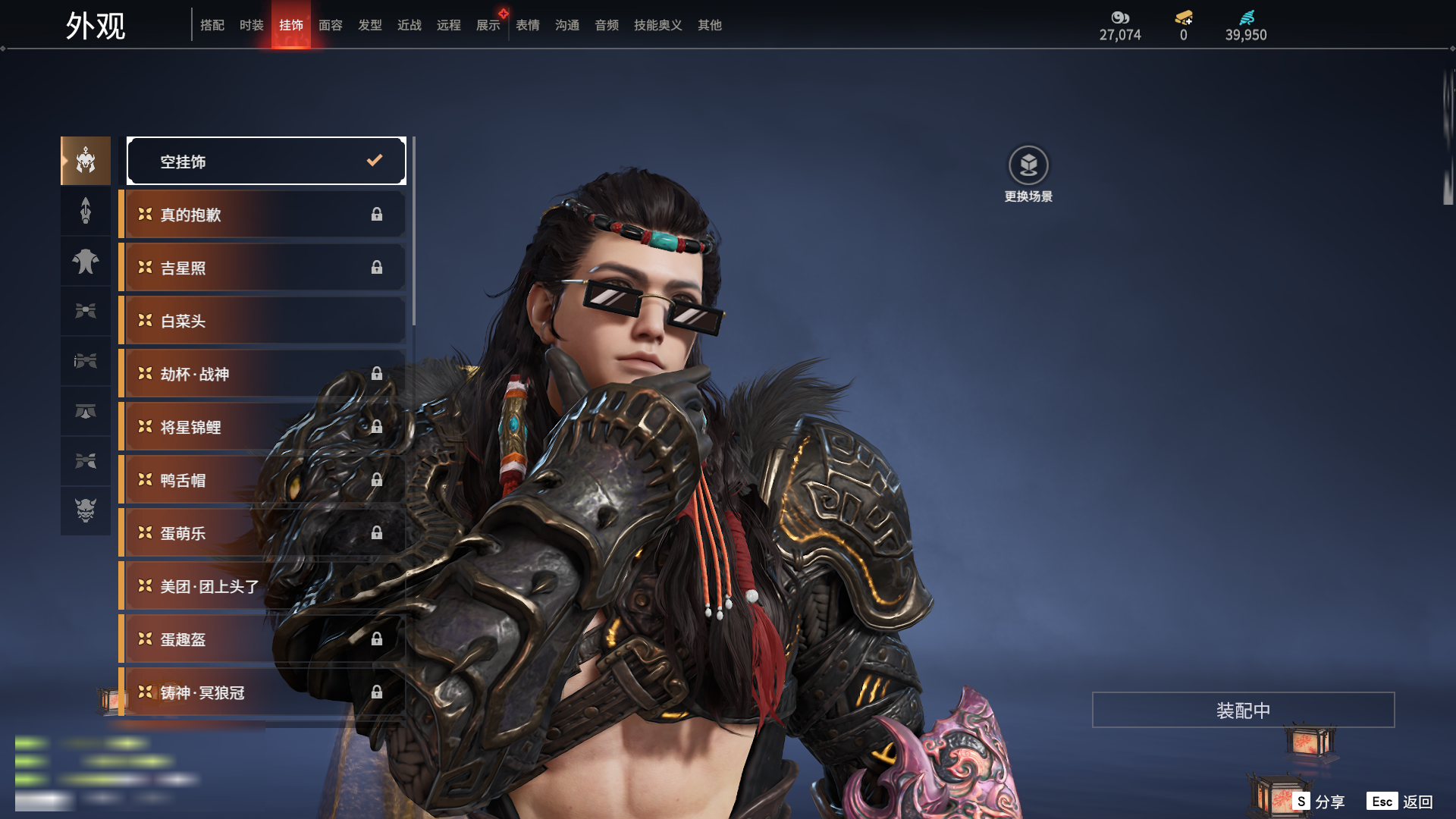Select the 真的抱歉 accessory
The image size is (1456, 819).
pos(262,215)
